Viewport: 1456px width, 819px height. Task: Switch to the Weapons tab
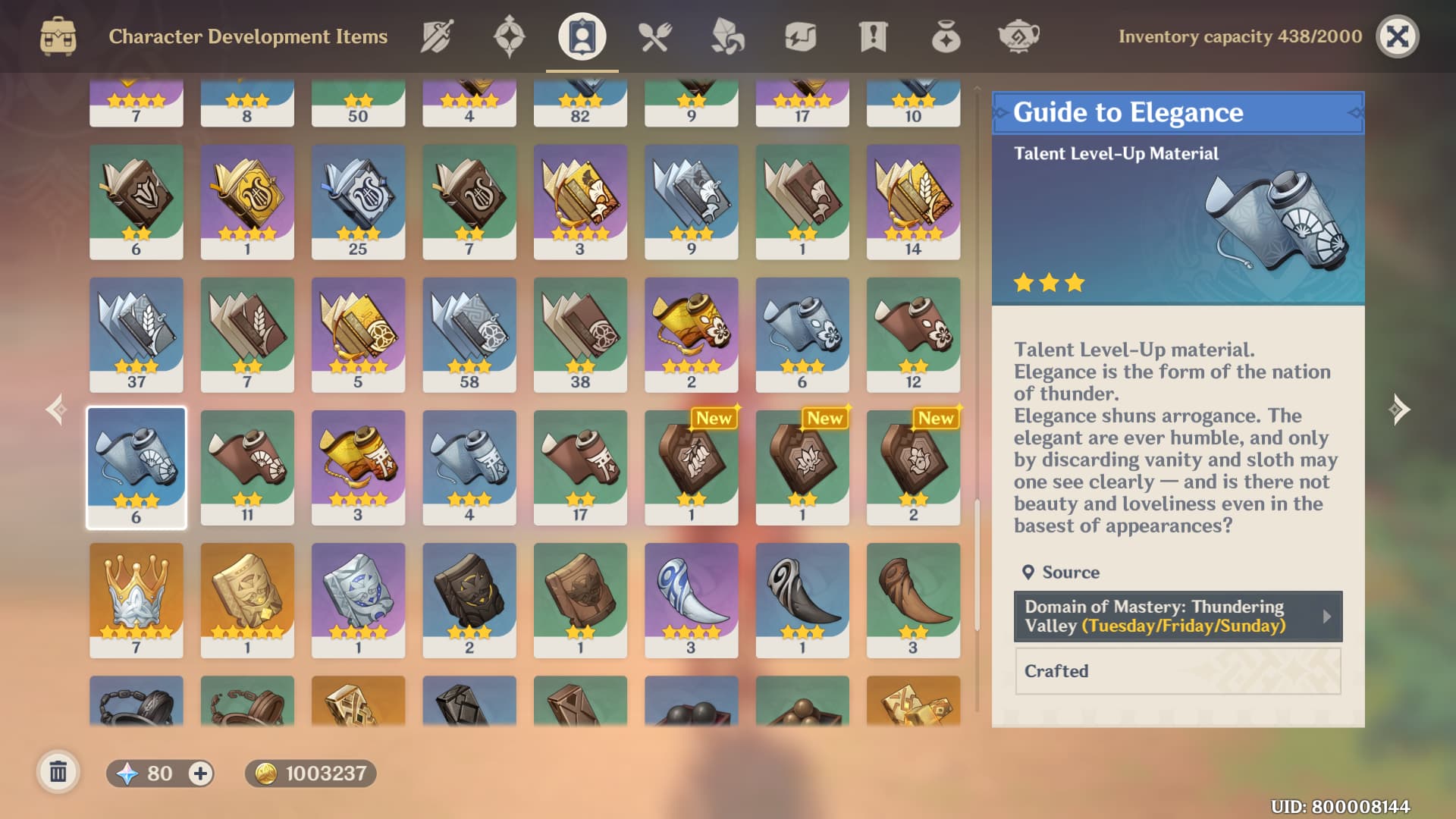click(437, 36)
